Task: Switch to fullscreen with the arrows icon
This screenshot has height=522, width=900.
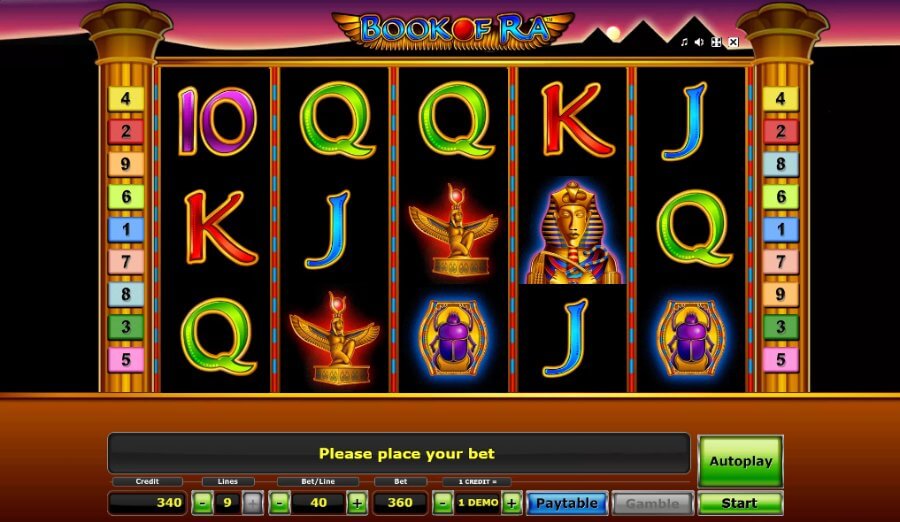Action: pos(716,42)
